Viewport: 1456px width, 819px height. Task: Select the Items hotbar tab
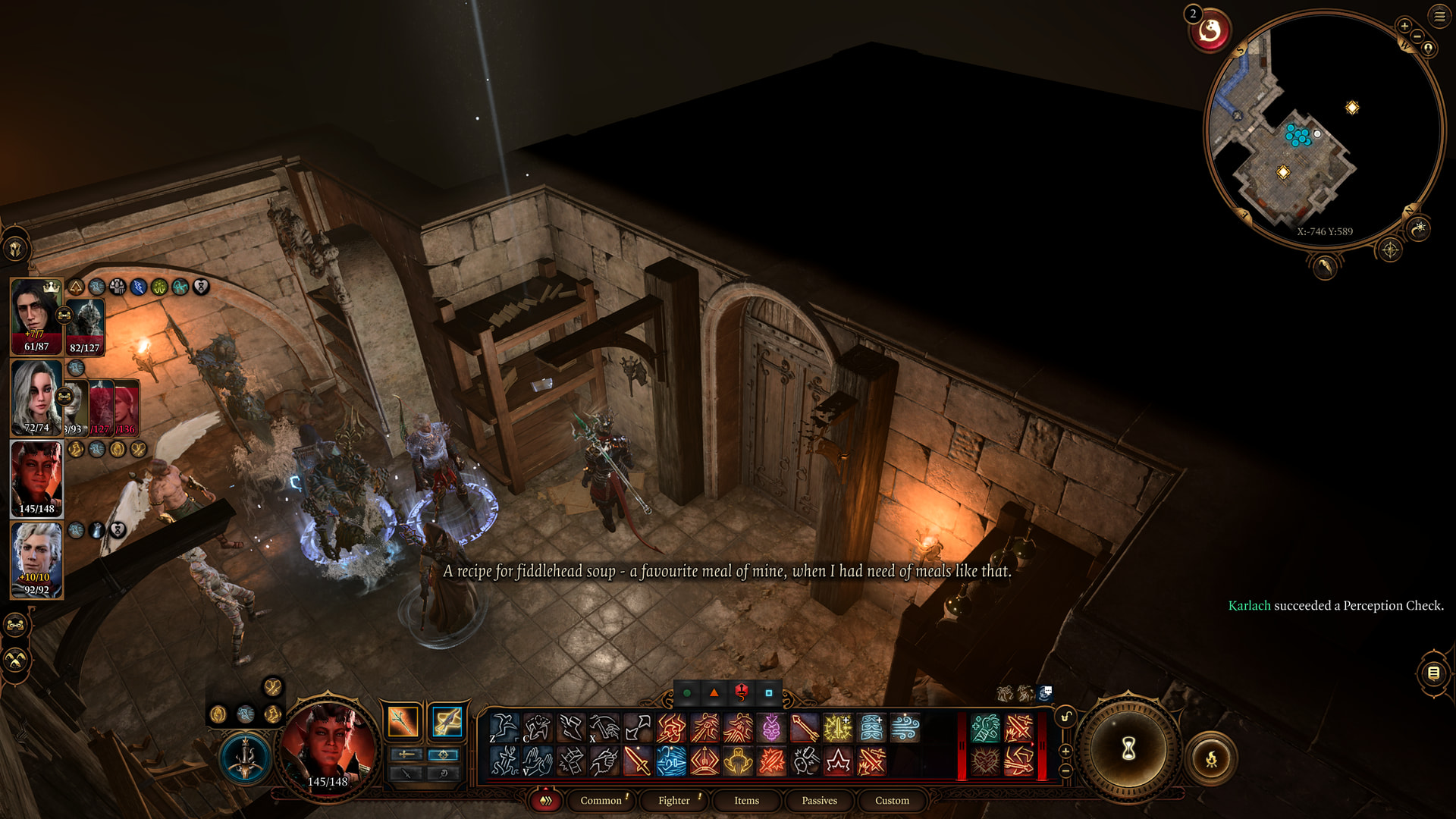746,800
